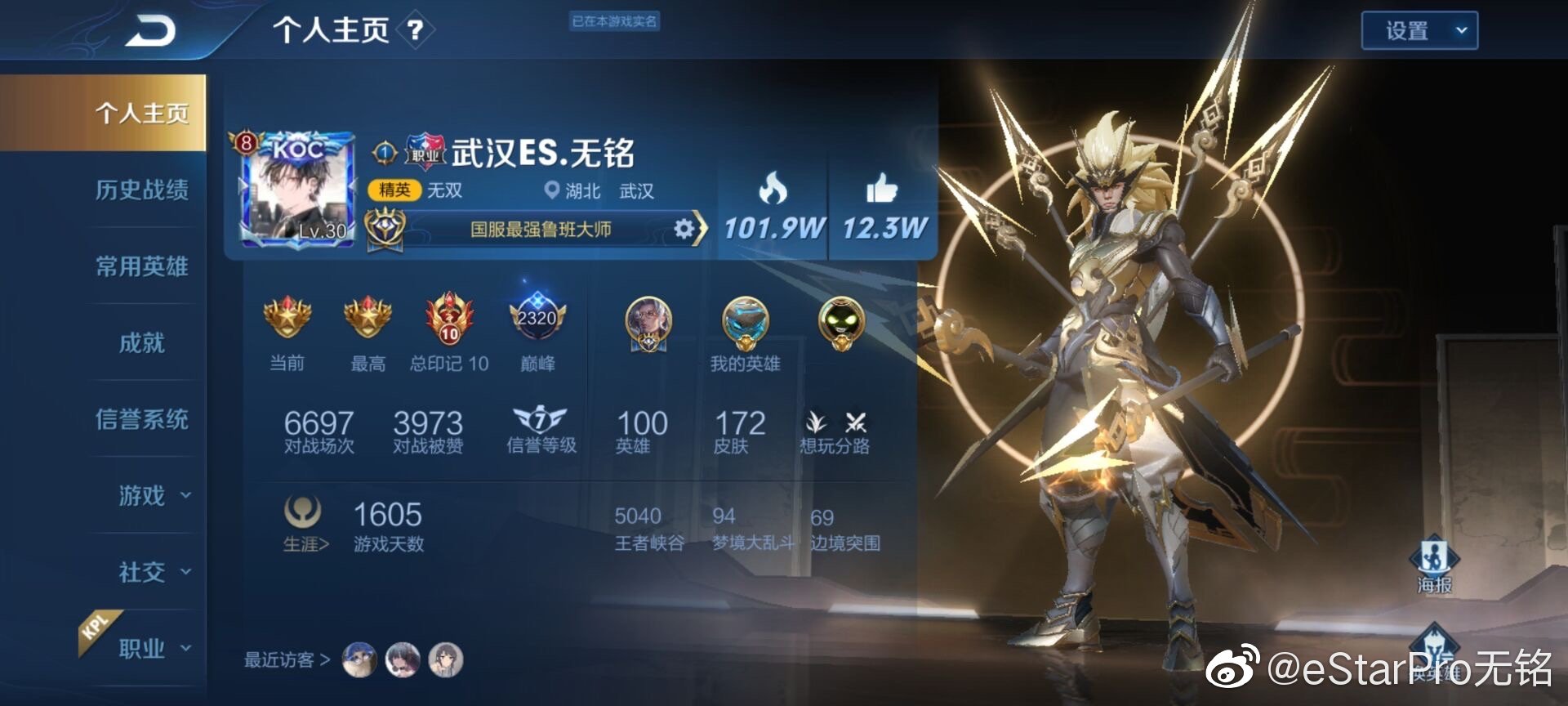
Task: Switch to the 历史战绩 tab
Action: (x=141, y=190)
